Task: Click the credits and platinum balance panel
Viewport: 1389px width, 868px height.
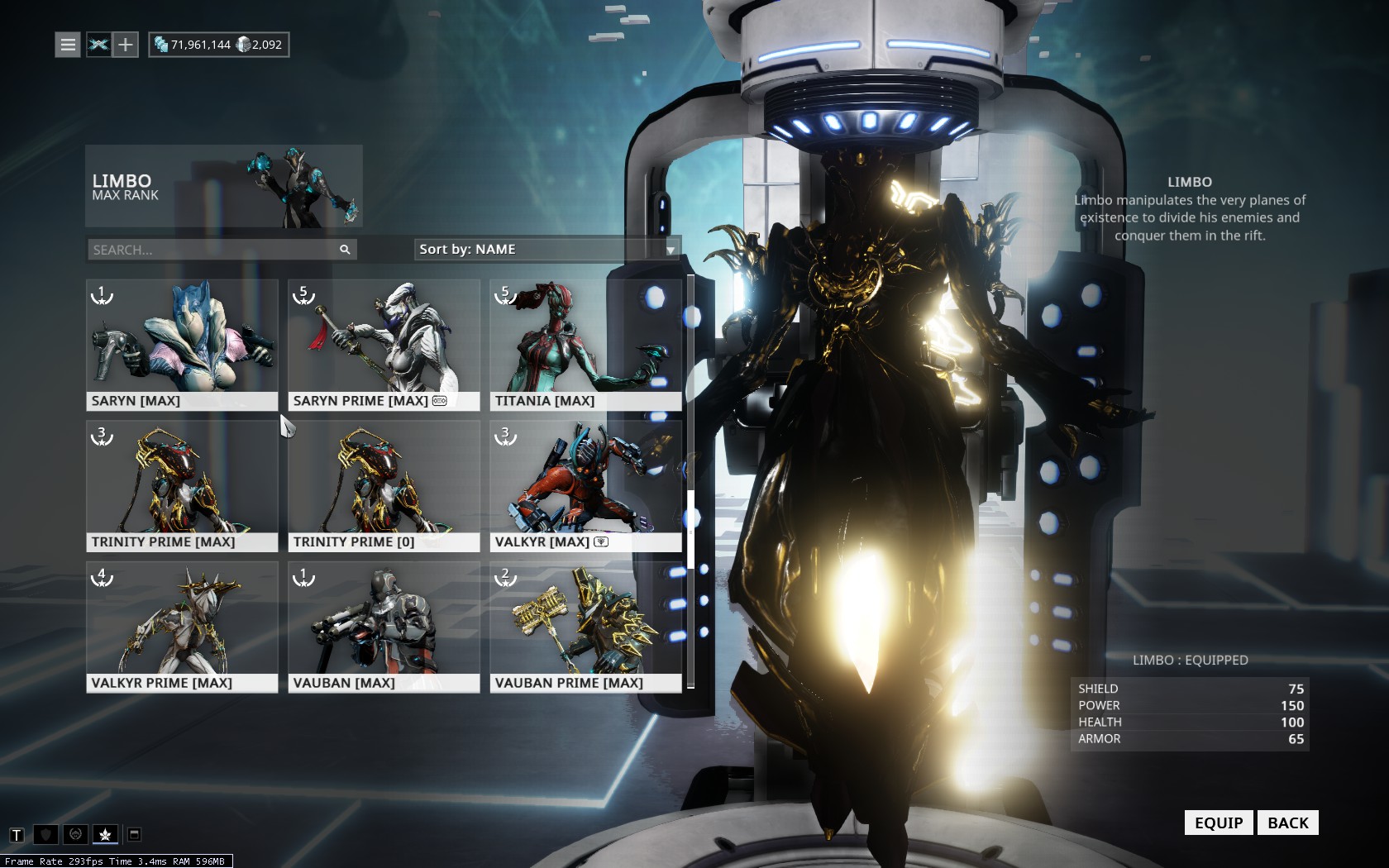Action: (x=219, y=45)
